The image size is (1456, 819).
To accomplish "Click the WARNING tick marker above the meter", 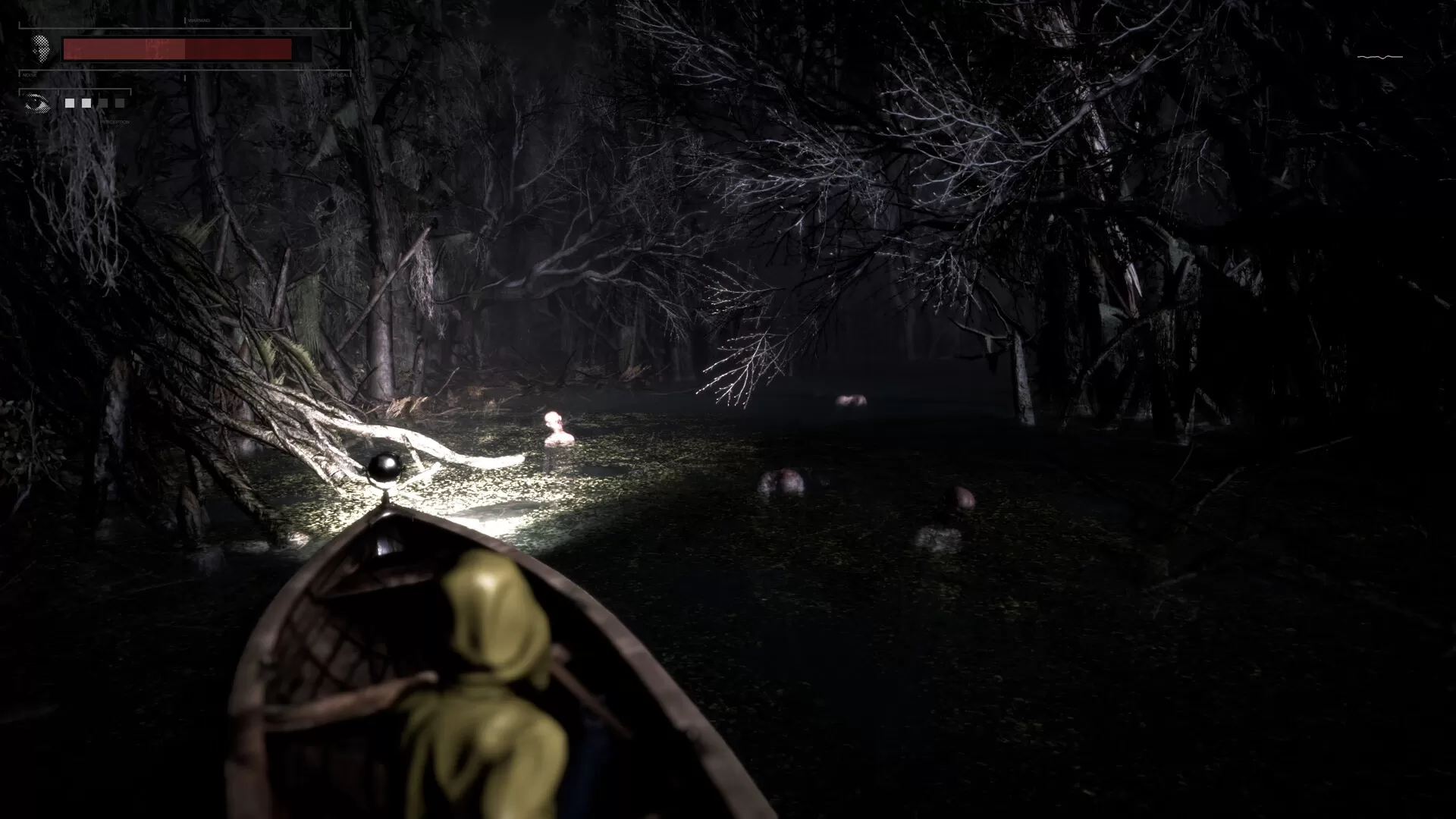I will tap(185, 19).
